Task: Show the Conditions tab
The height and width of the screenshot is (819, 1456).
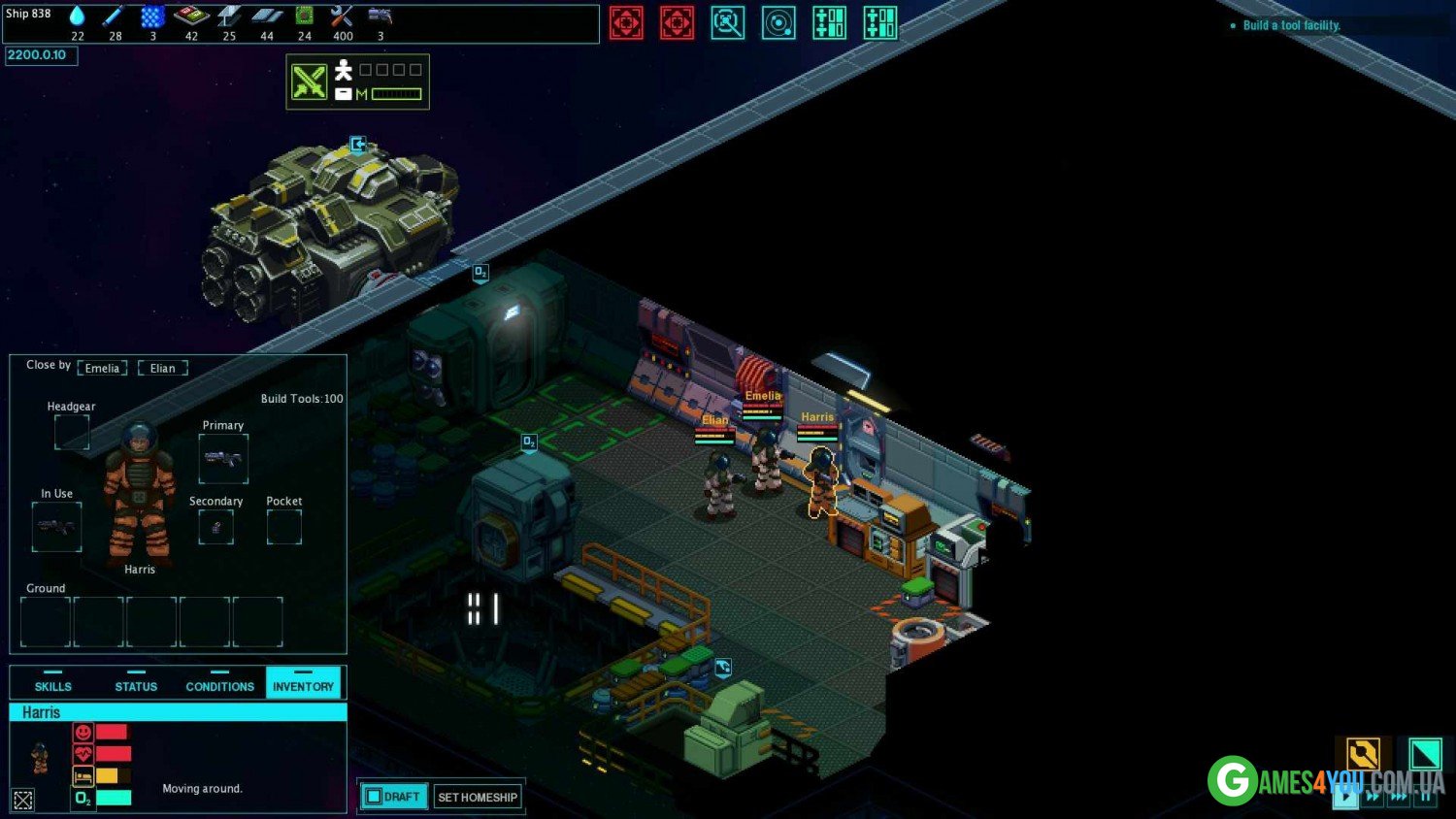Action: pyautogui.click(x=219, y=683)
